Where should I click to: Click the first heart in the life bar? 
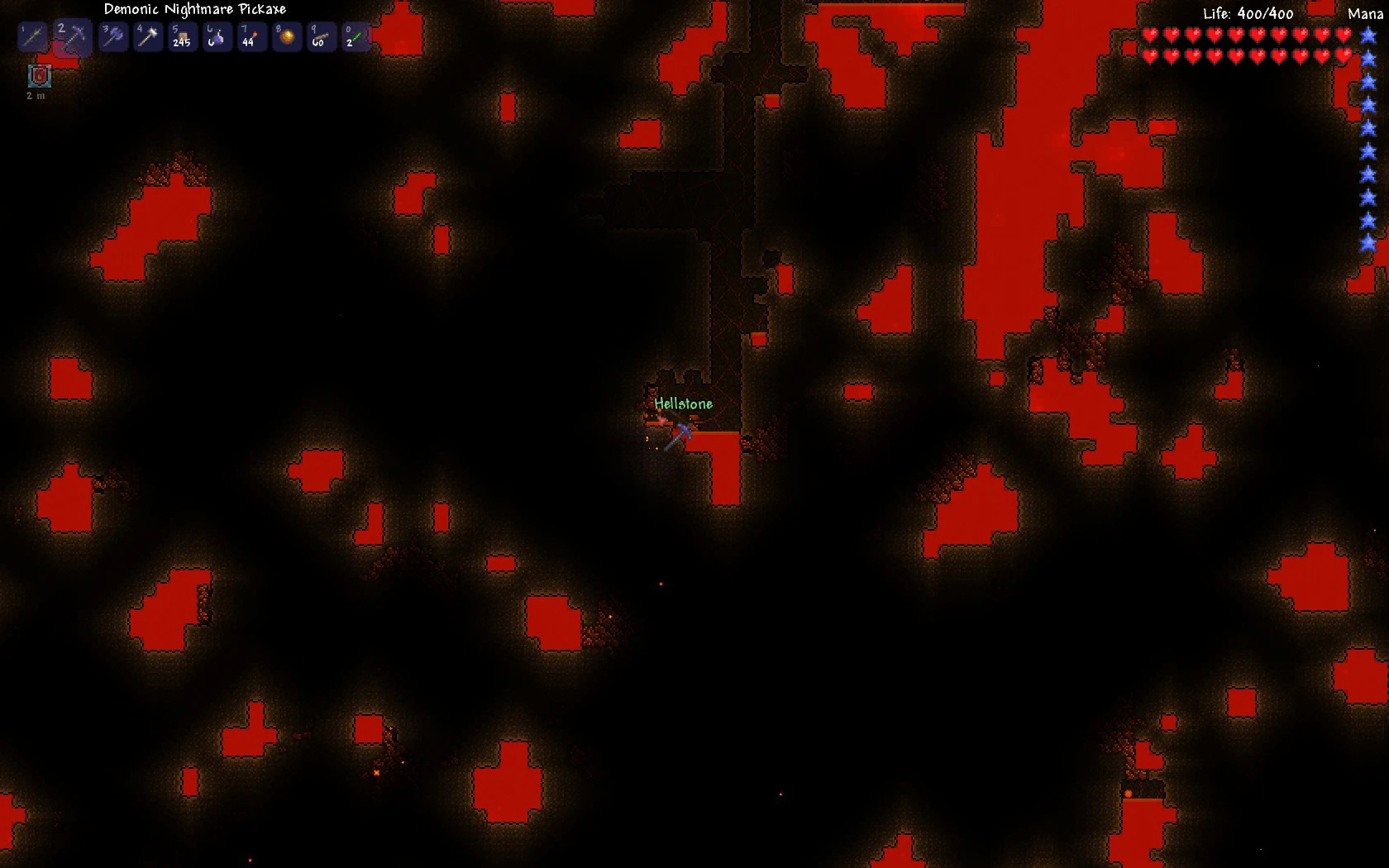(1149, 35)
